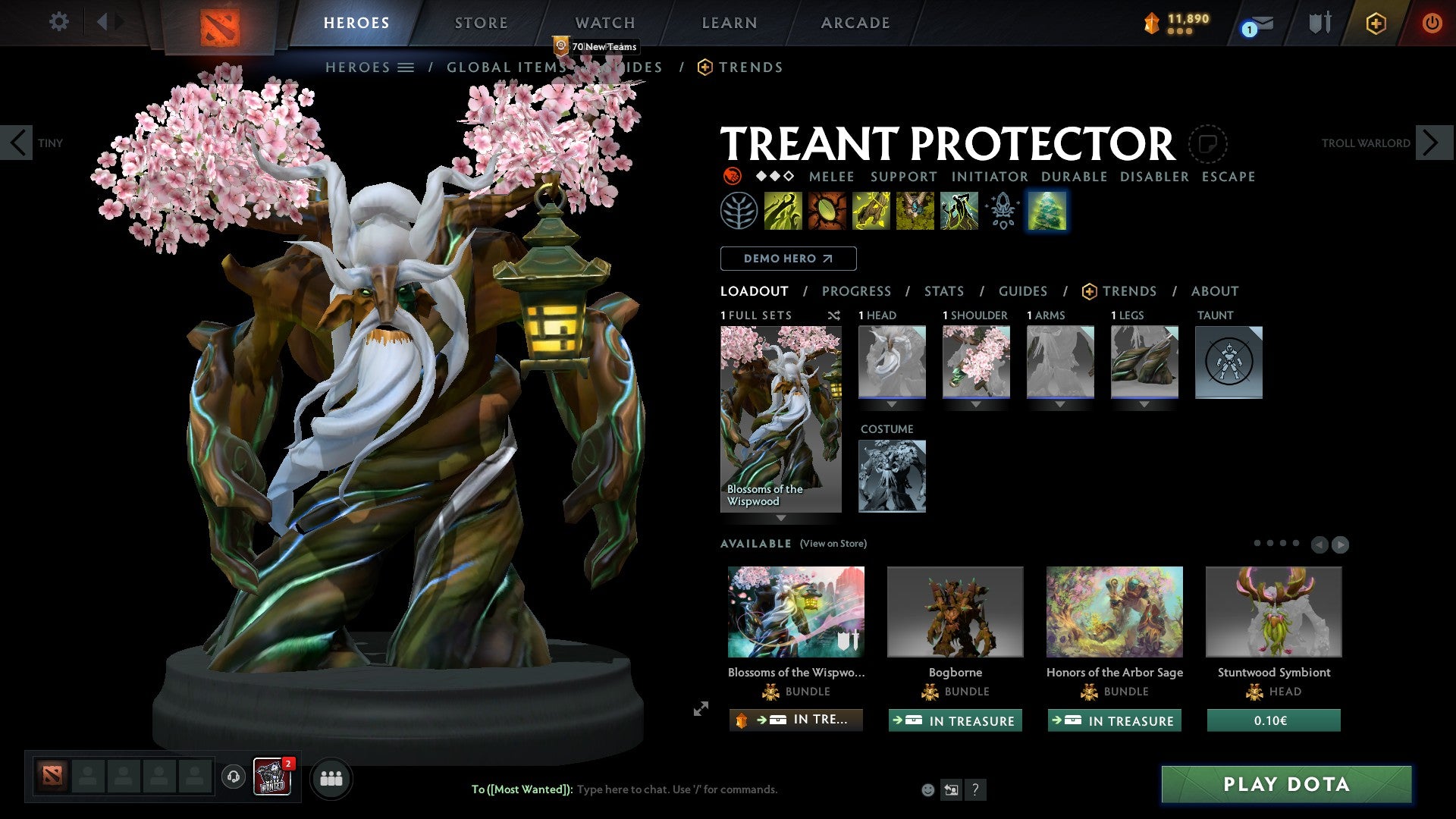Open the ARCADE menu item
The width and height of the screenshot is (1456, 819).
tap(855, 23)
